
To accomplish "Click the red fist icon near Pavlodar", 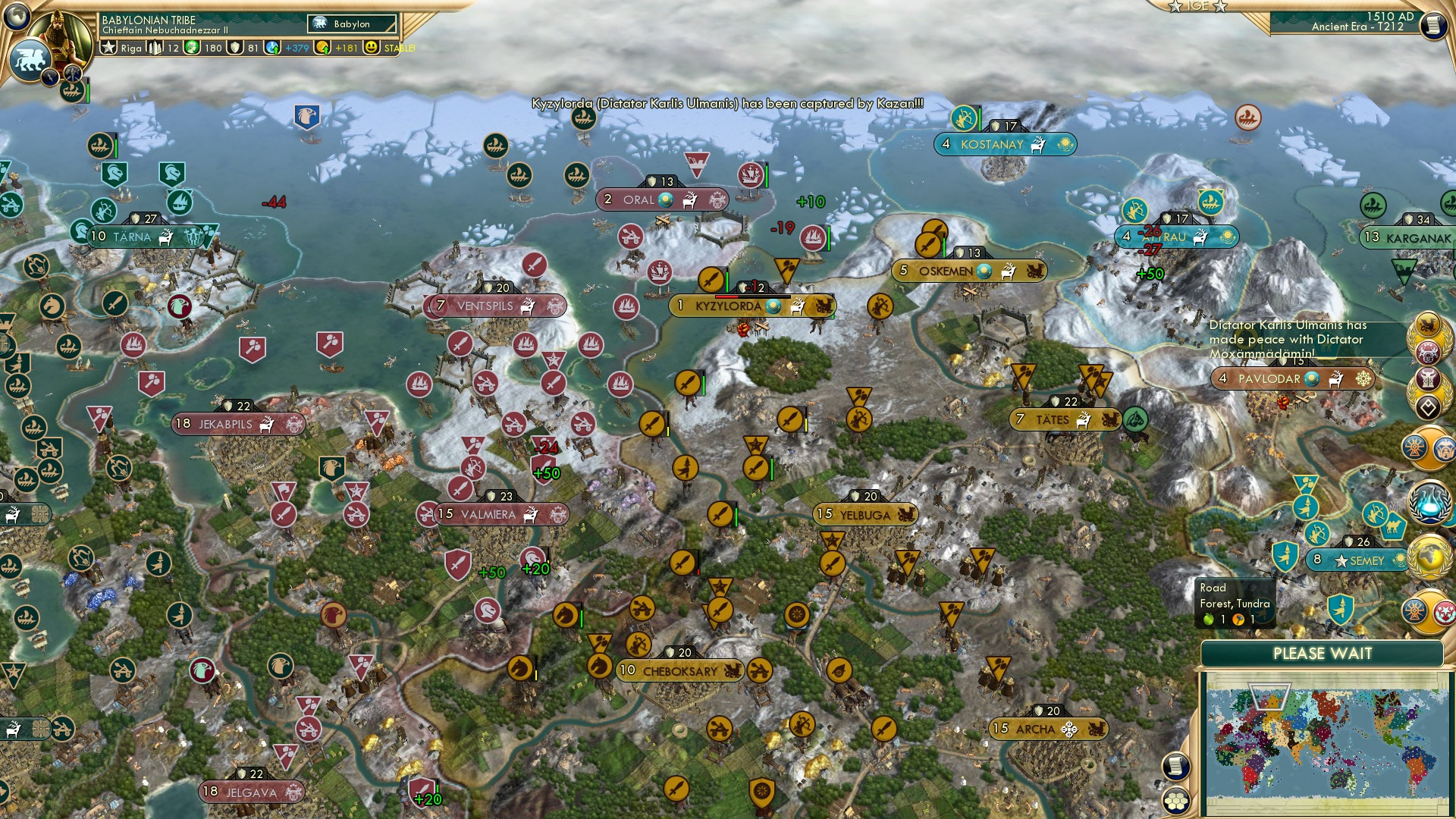I will click(1282, 403).
